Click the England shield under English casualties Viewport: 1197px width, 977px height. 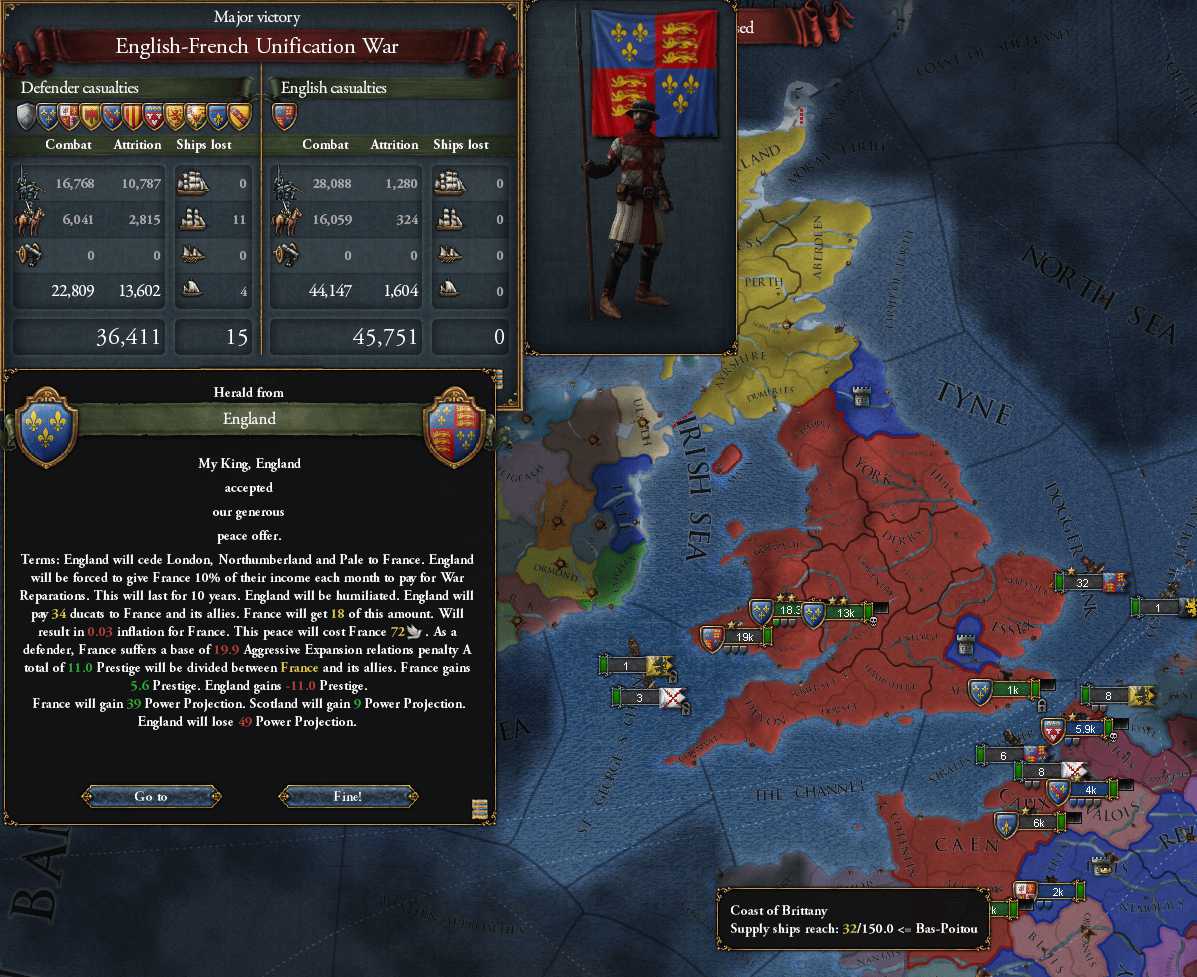(x=284, y=117)
